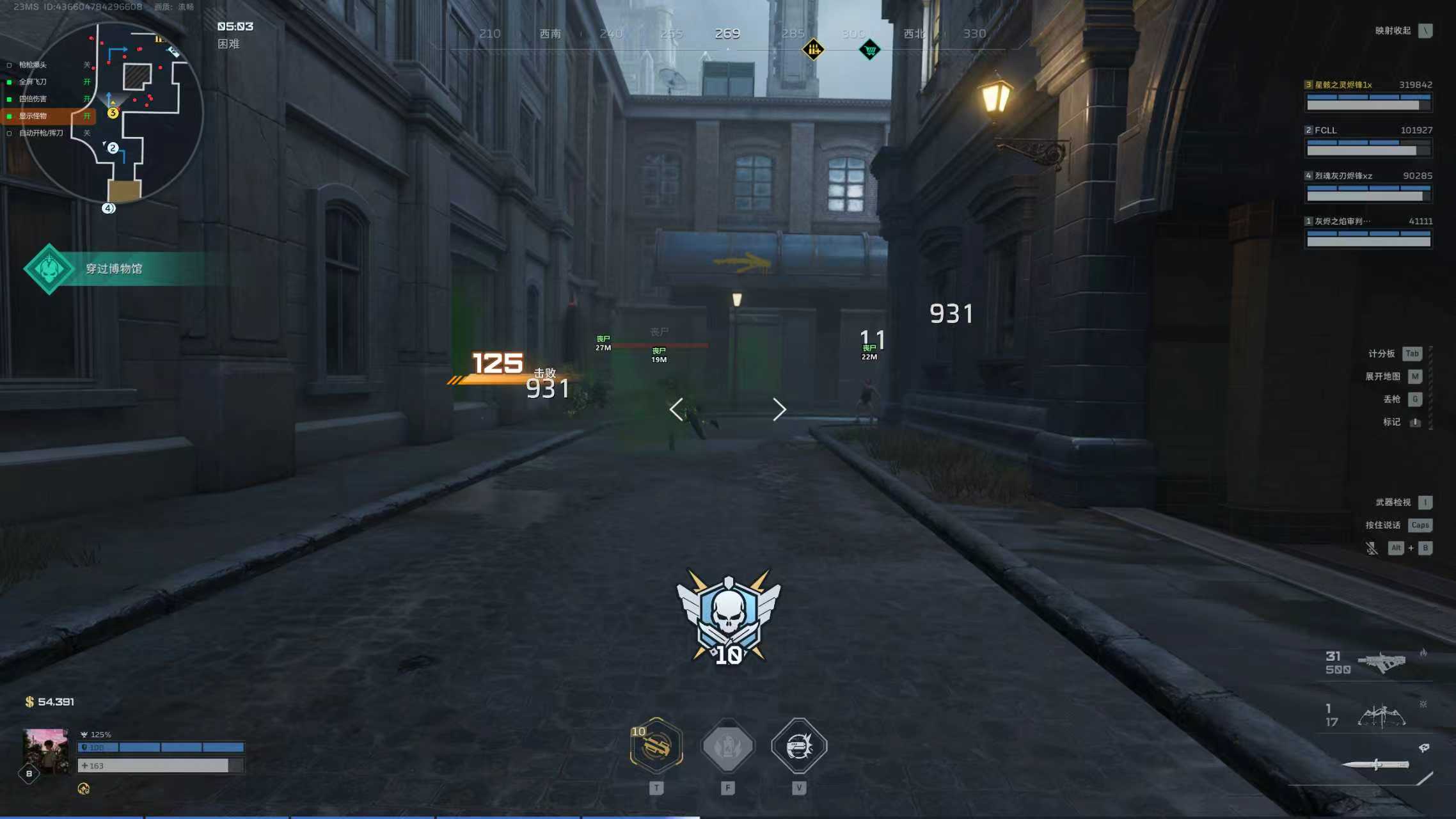Toggle the 枪枪爆头 overlay option
Screen dimensions: 1456x819
[32, 65]
